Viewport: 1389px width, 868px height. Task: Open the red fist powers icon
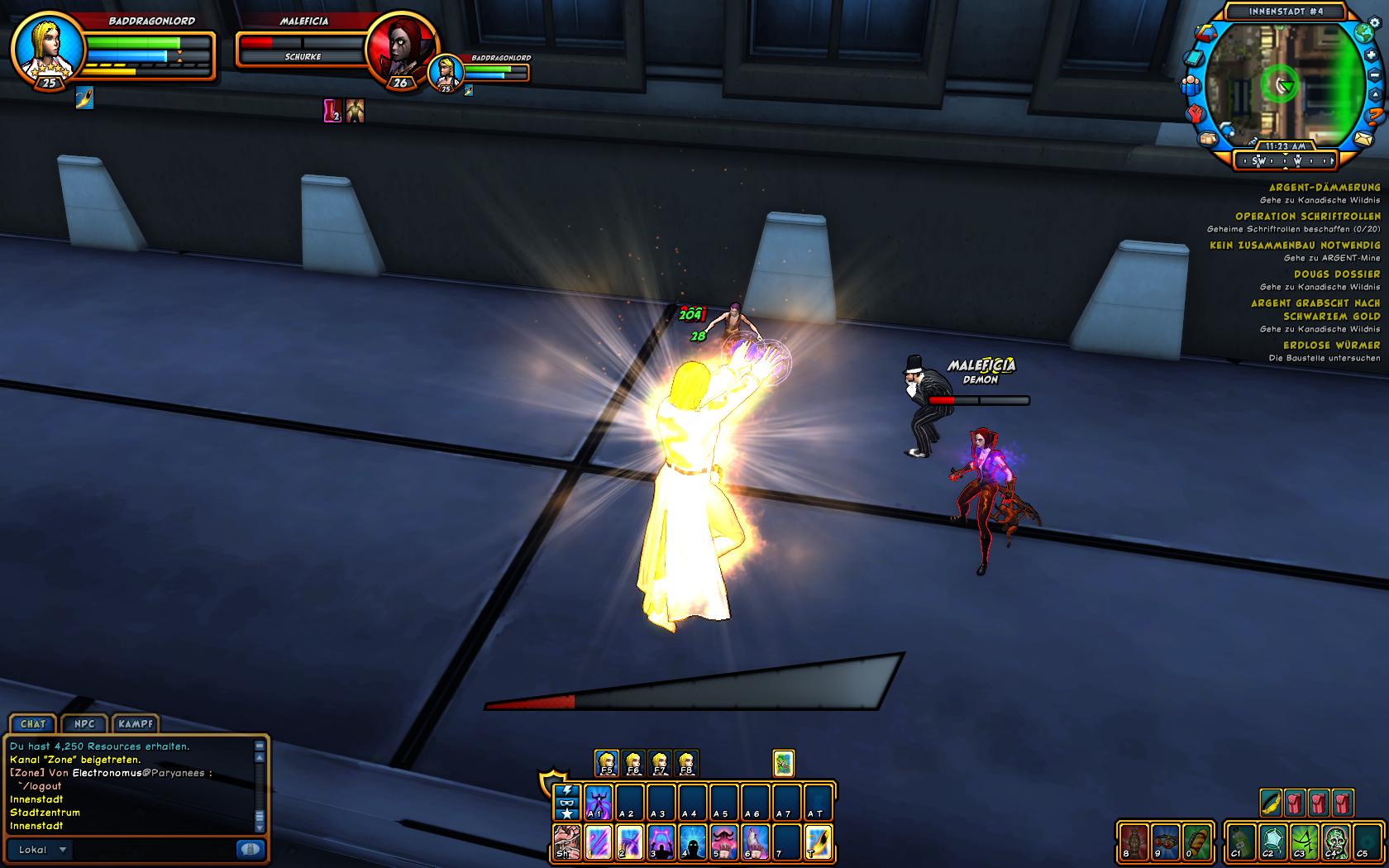pos(1195,112)
